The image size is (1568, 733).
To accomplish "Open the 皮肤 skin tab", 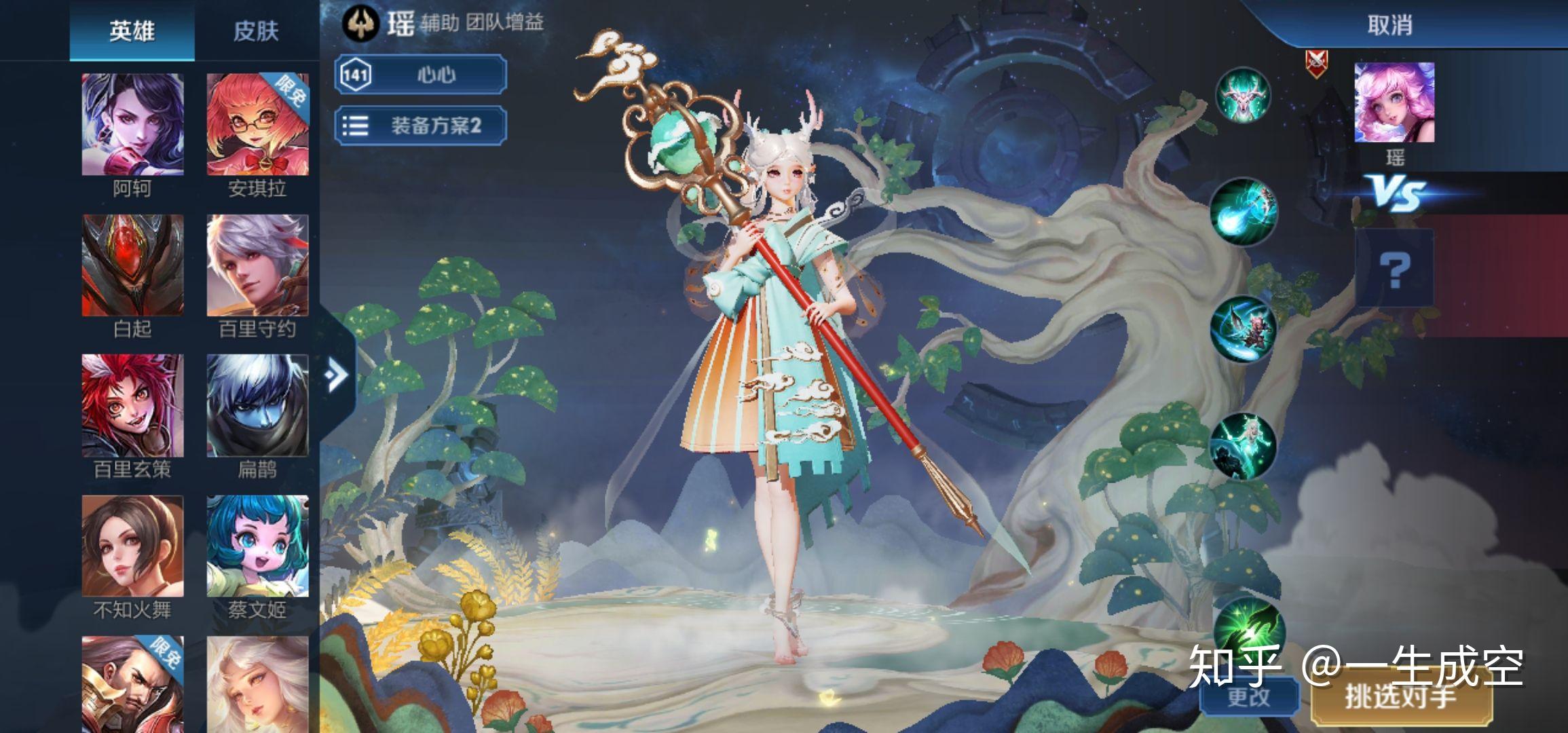I will pos(256,31).
